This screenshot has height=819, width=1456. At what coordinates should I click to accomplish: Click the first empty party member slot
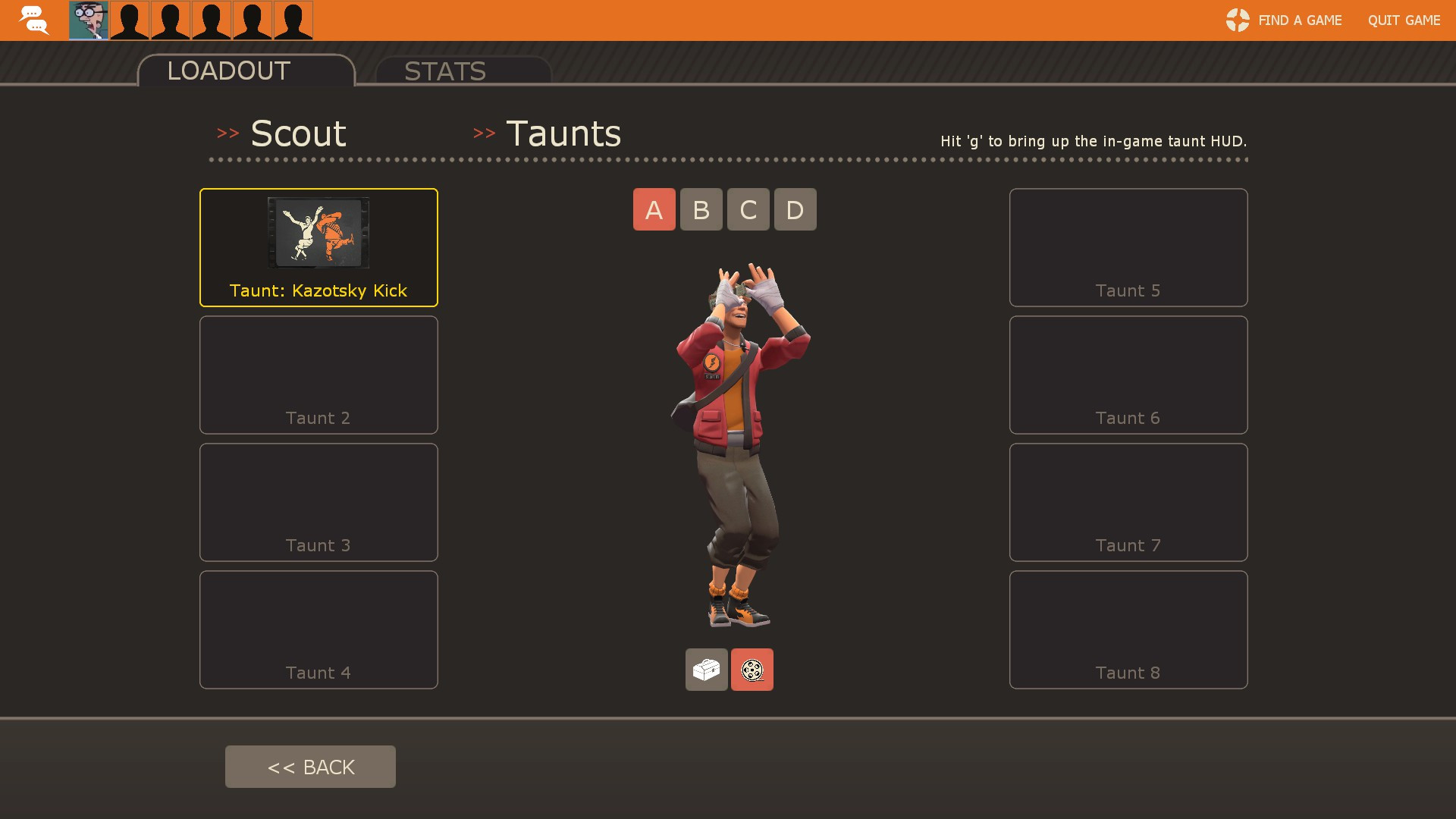click(129, 20)
